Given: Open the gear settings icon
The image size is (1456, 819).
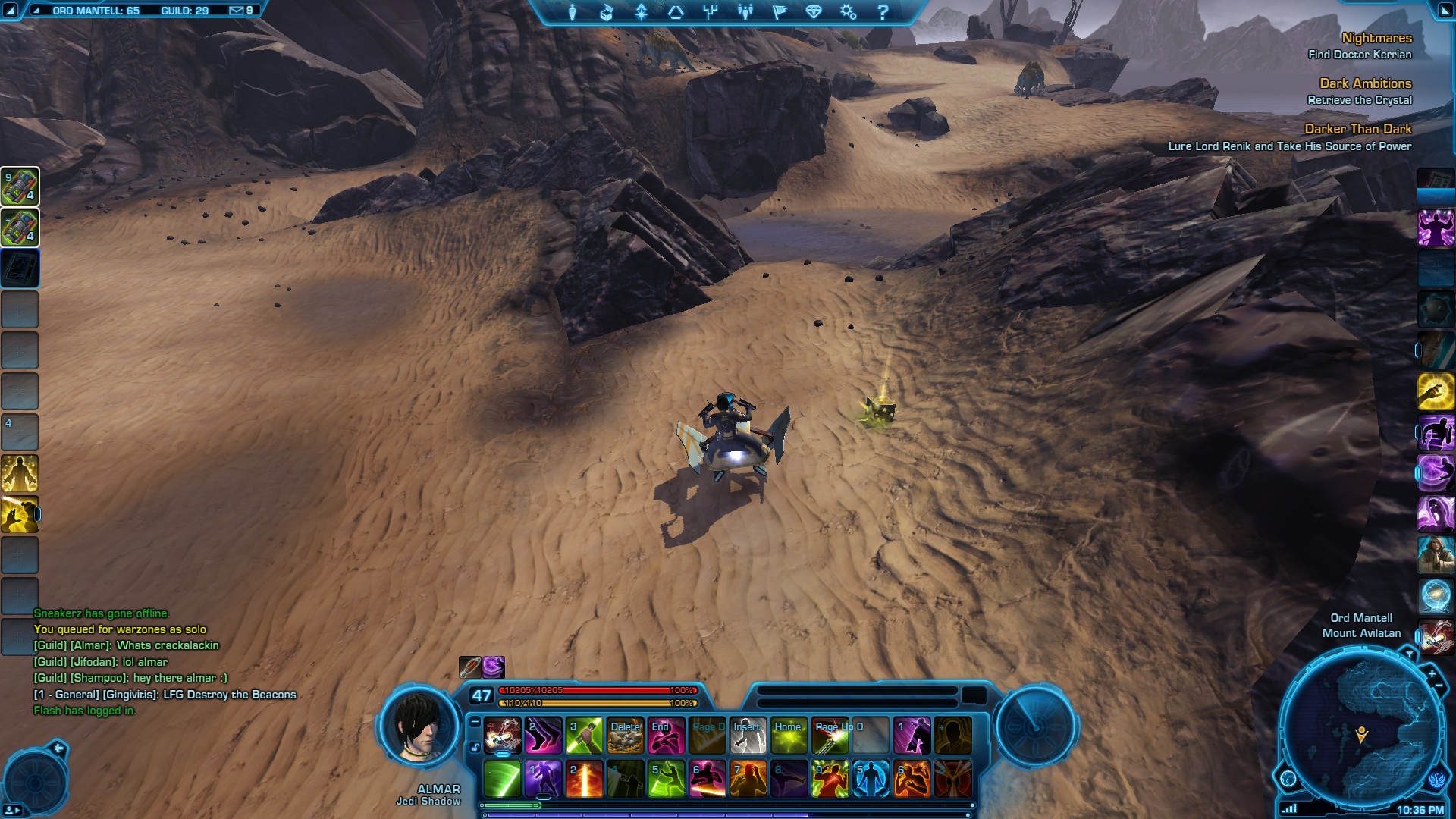Looking at the screenshot, I should 848,12.
